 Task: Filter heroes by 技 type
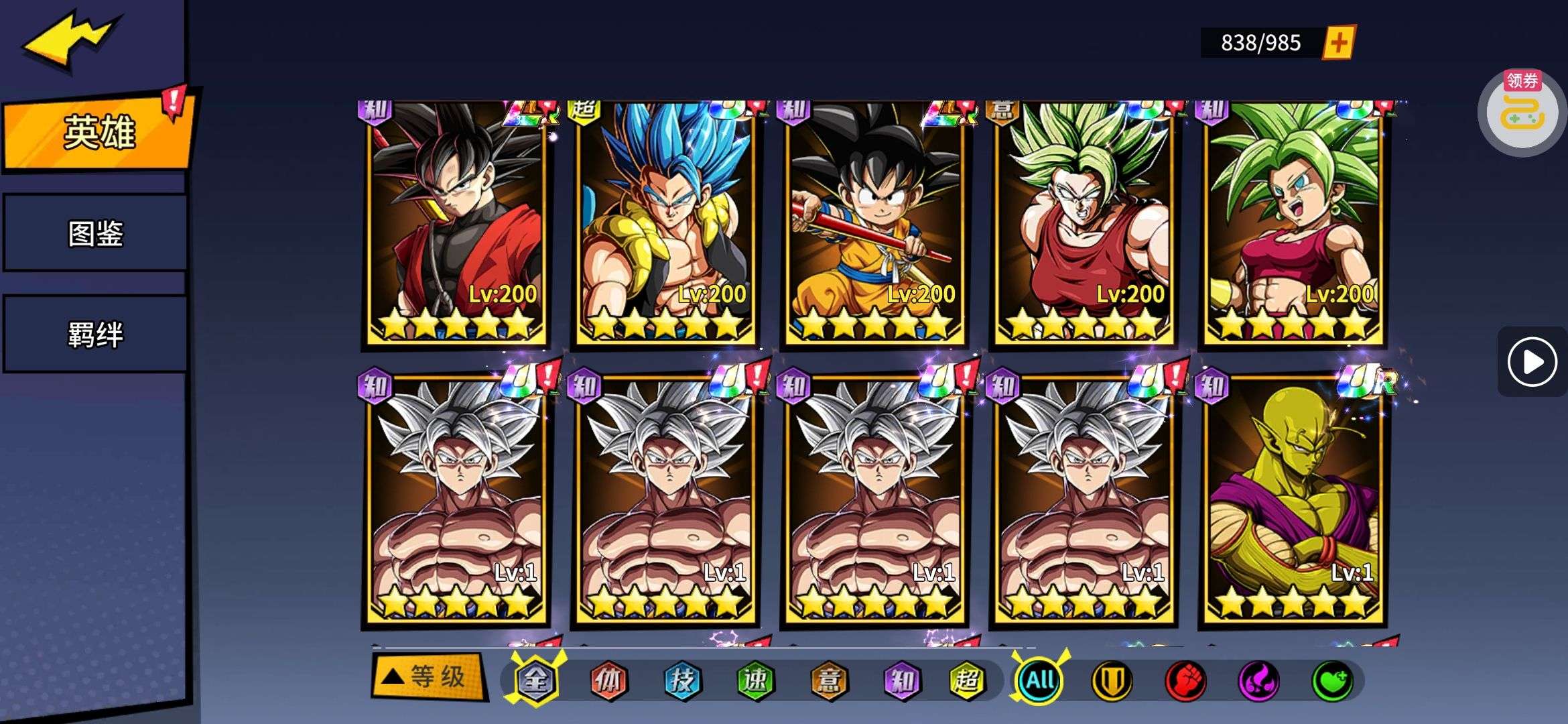(682, 681)
